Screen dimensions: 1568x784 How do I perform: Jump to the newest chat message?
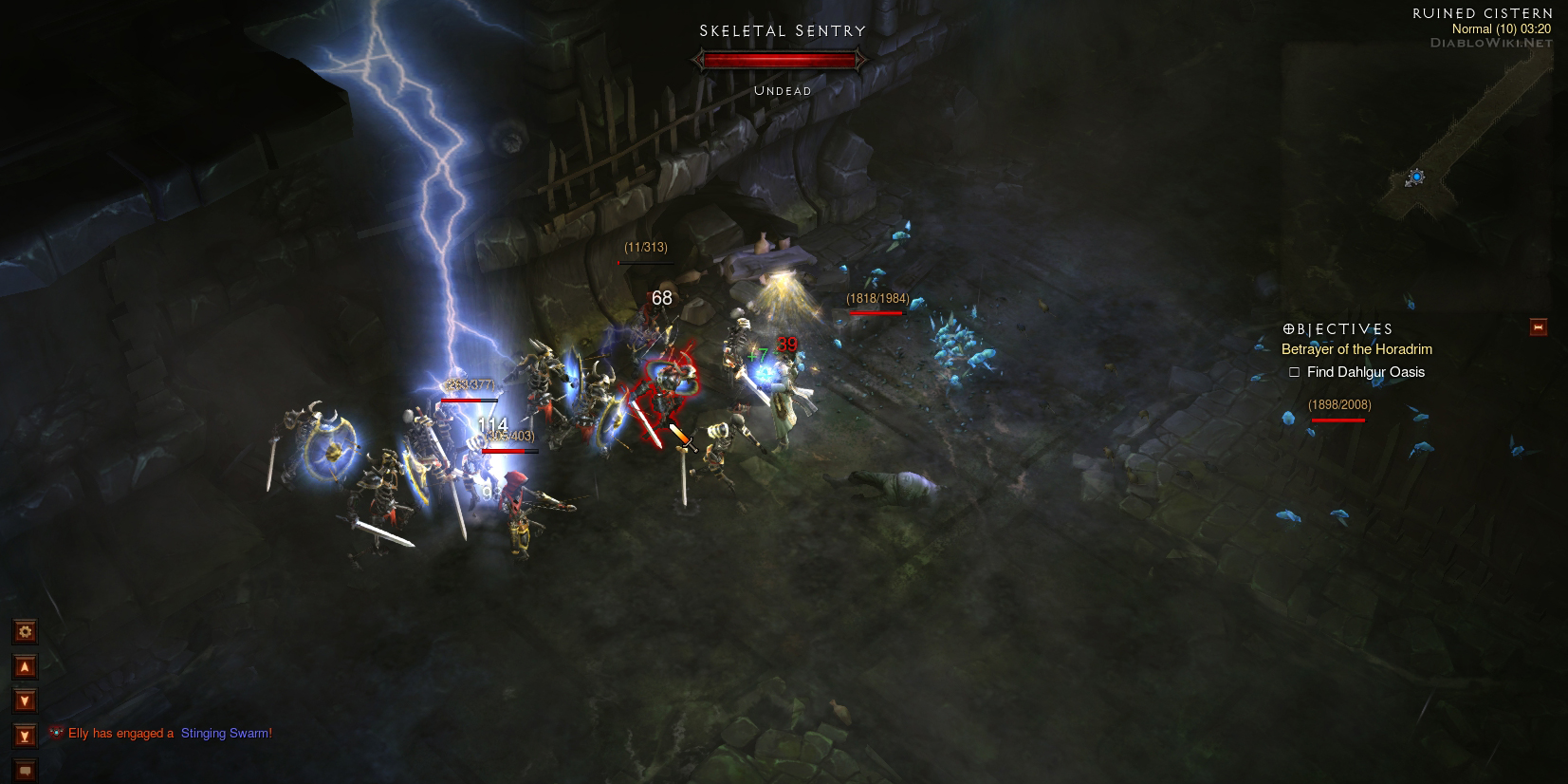pos(26,736)
